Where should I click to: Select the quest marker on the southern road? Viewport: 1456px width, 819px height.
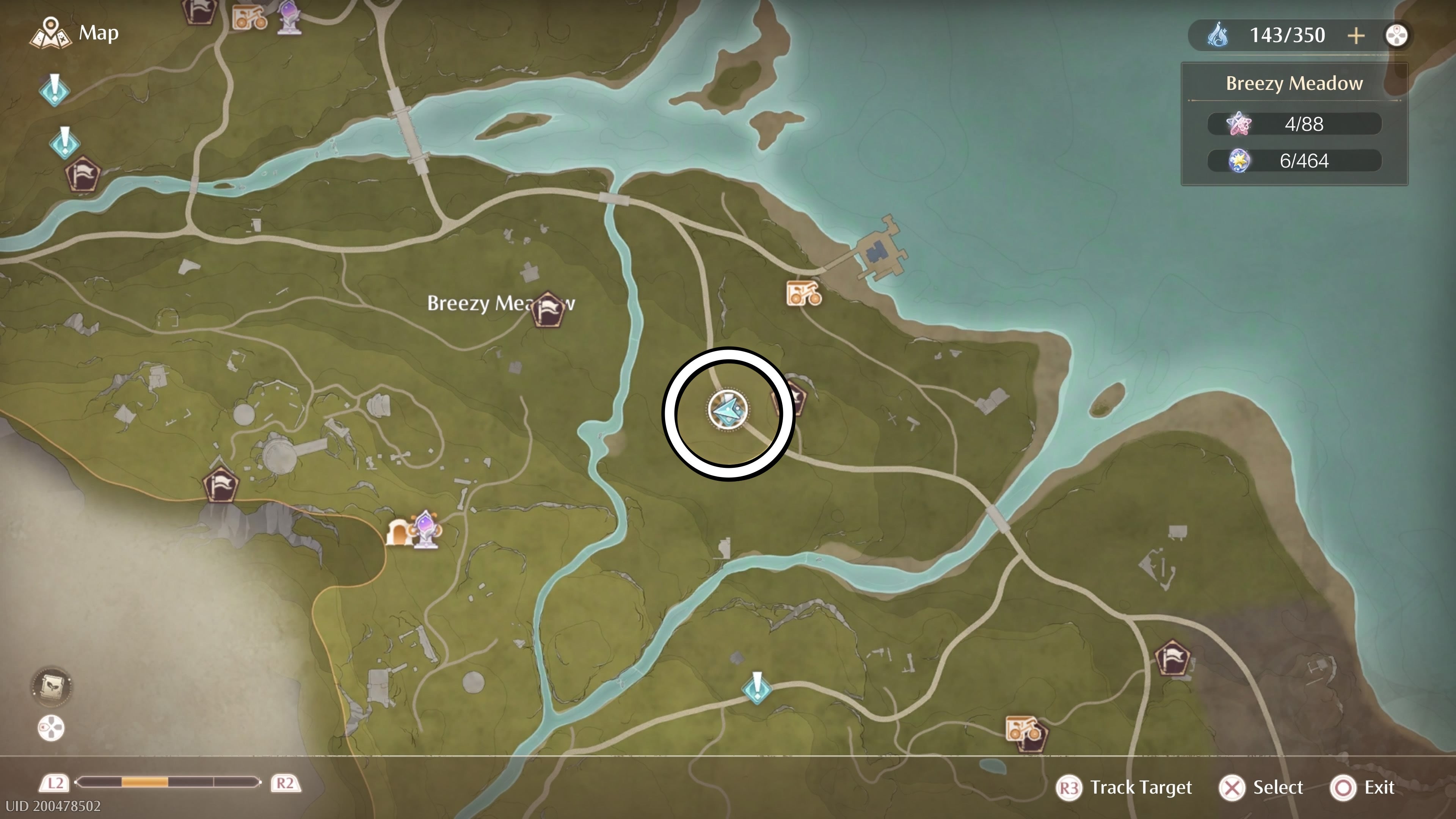point(757,687)
